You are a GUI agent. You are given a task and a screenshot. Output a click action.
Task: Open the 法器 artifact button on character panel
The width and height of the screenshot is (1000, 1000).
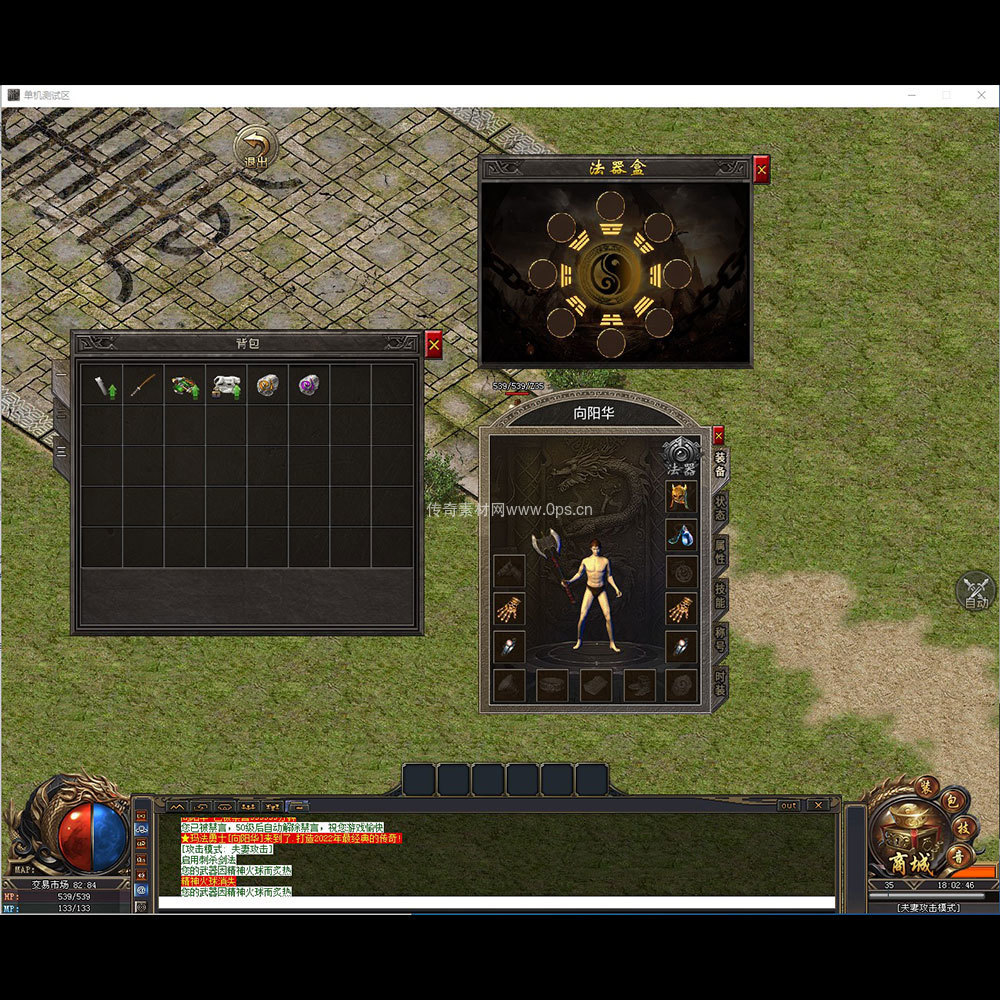click(682, 456)
